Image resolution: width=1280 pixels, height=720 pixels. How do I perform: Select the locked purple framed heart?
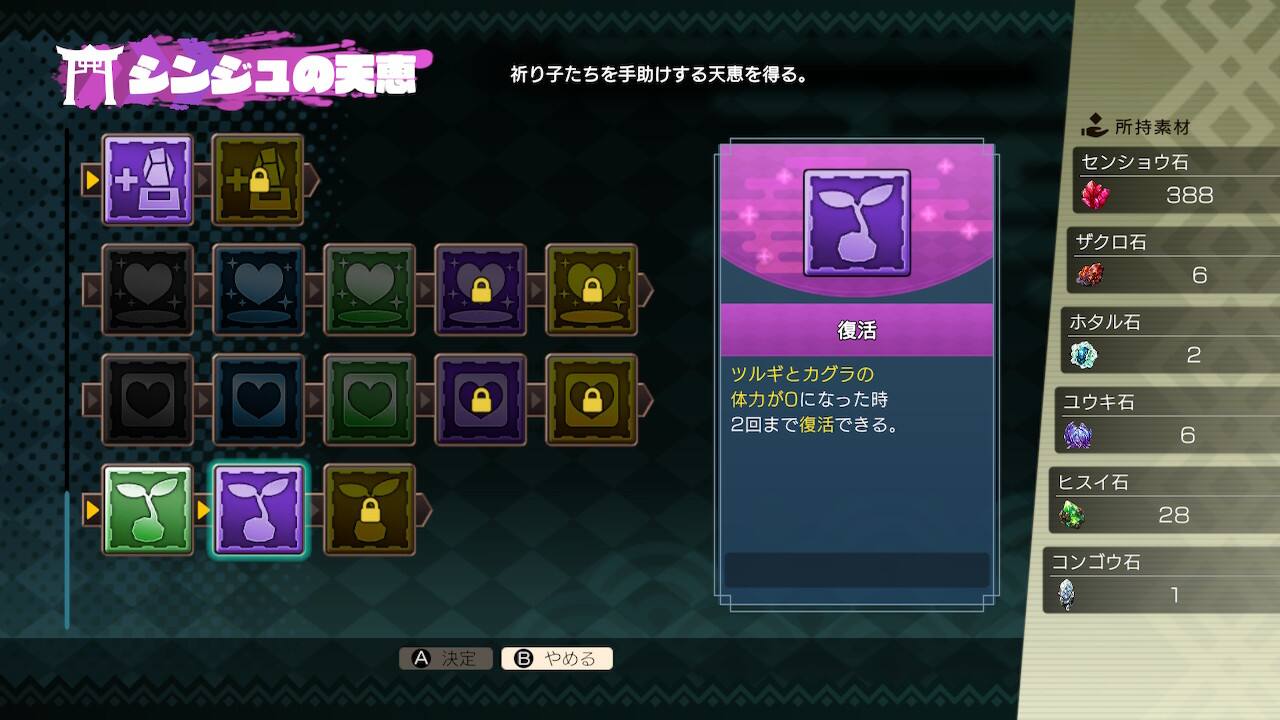click(480, 400)
